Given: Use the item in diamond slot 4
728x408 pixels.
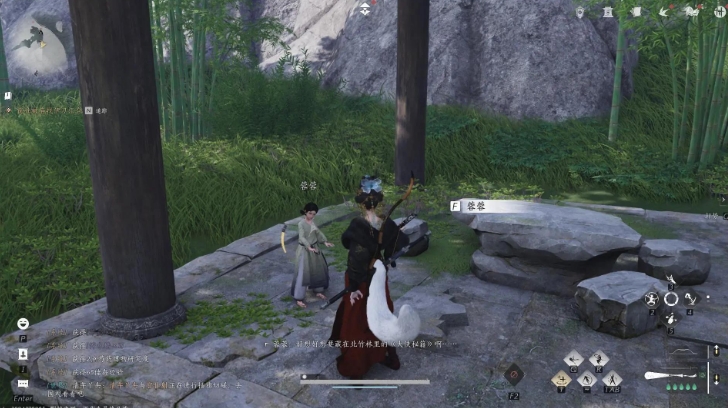Looking at the screenshot, I should pos(690,299).
